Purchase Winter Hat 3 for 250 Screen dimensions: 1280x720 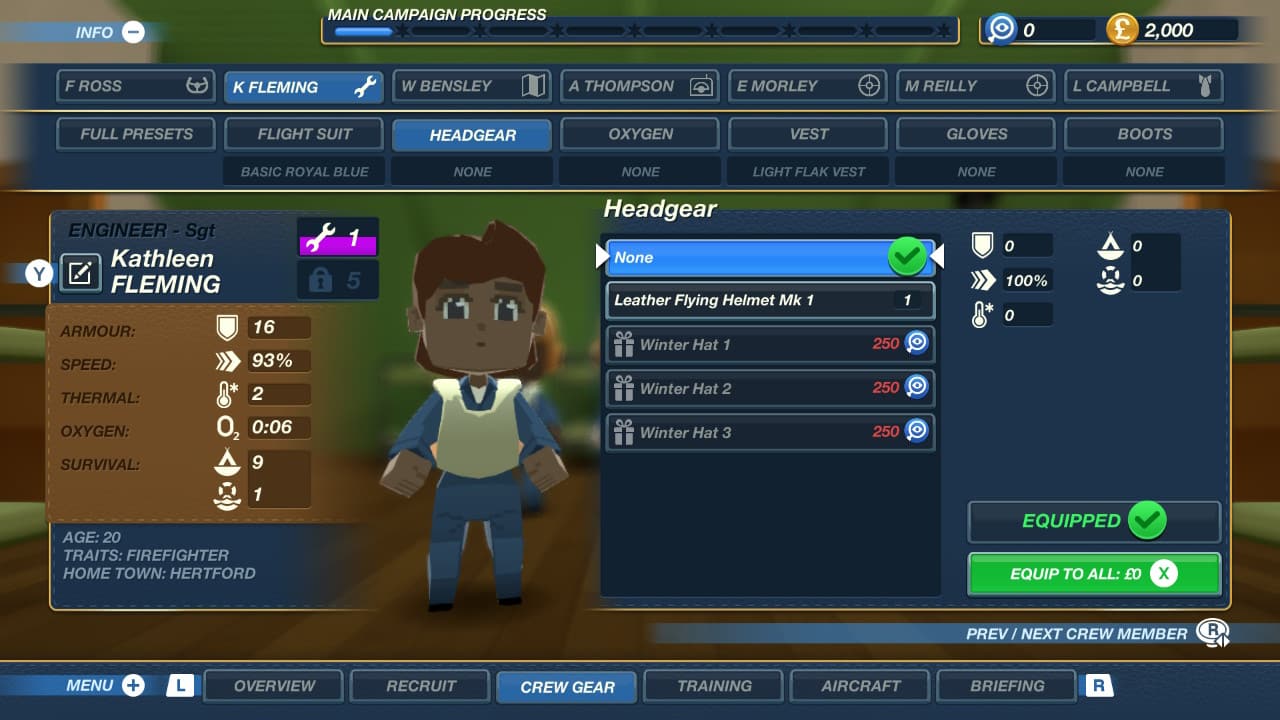click(770, 432)
